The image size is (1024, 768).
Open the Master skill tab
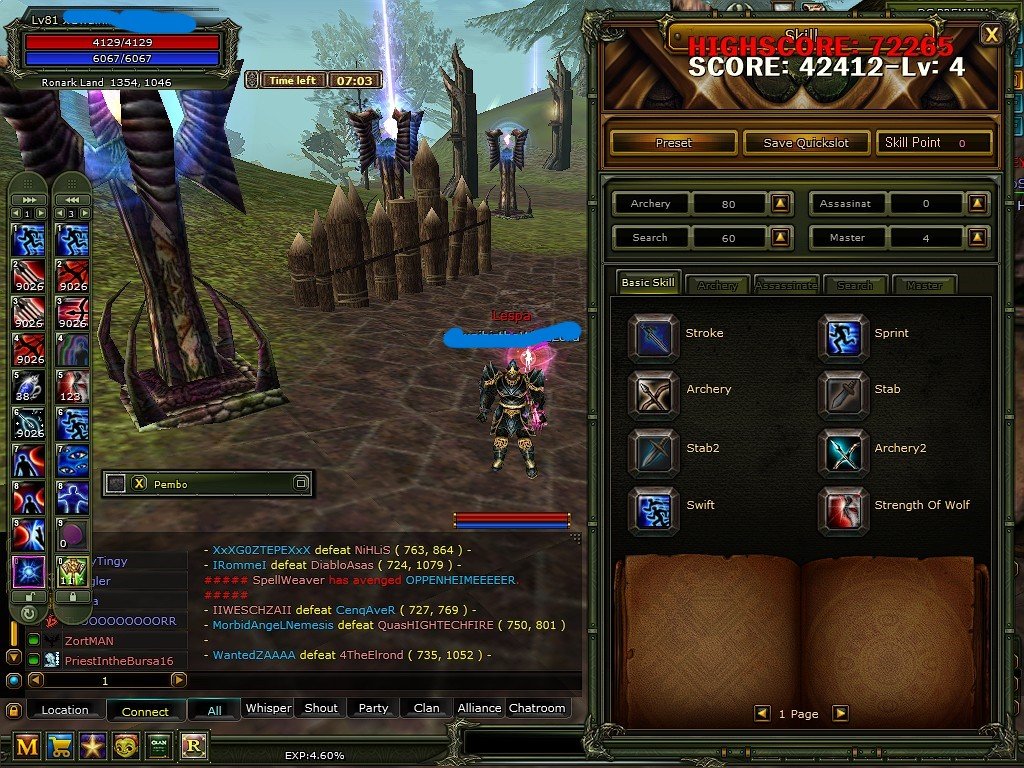(924, 285)
